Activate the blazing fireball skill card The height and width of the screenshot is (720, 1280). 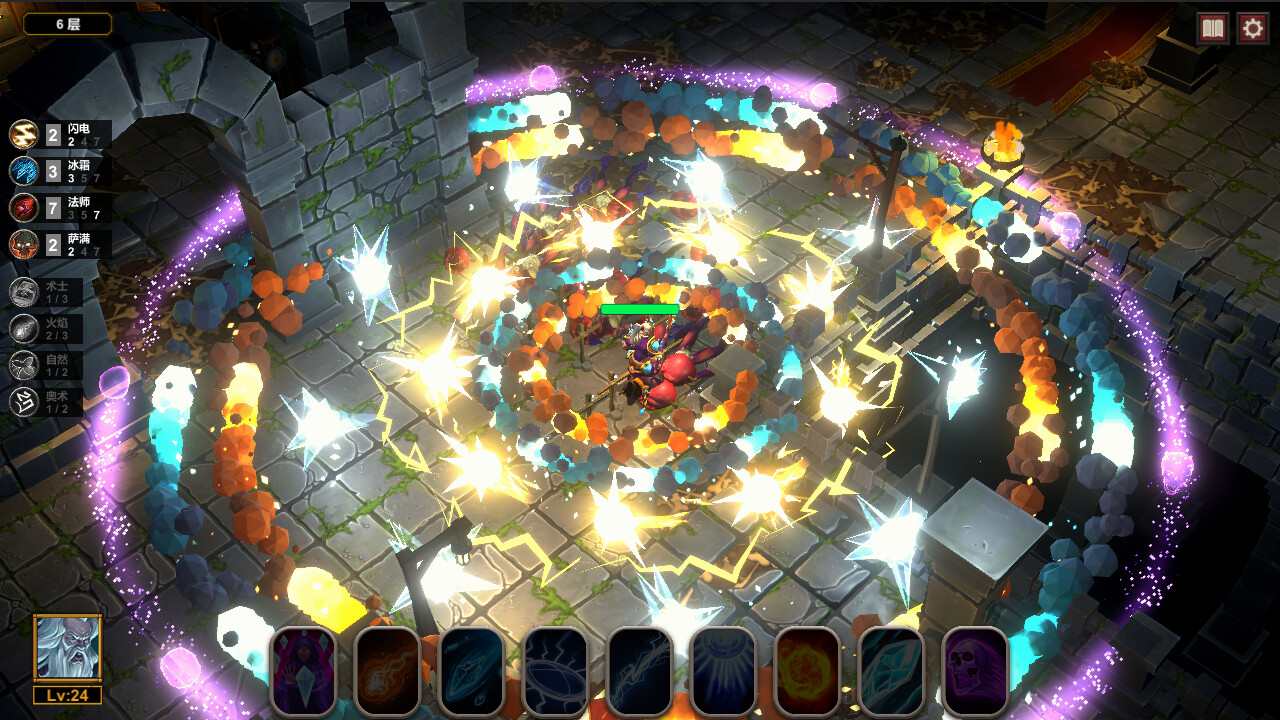pos(807,671)
